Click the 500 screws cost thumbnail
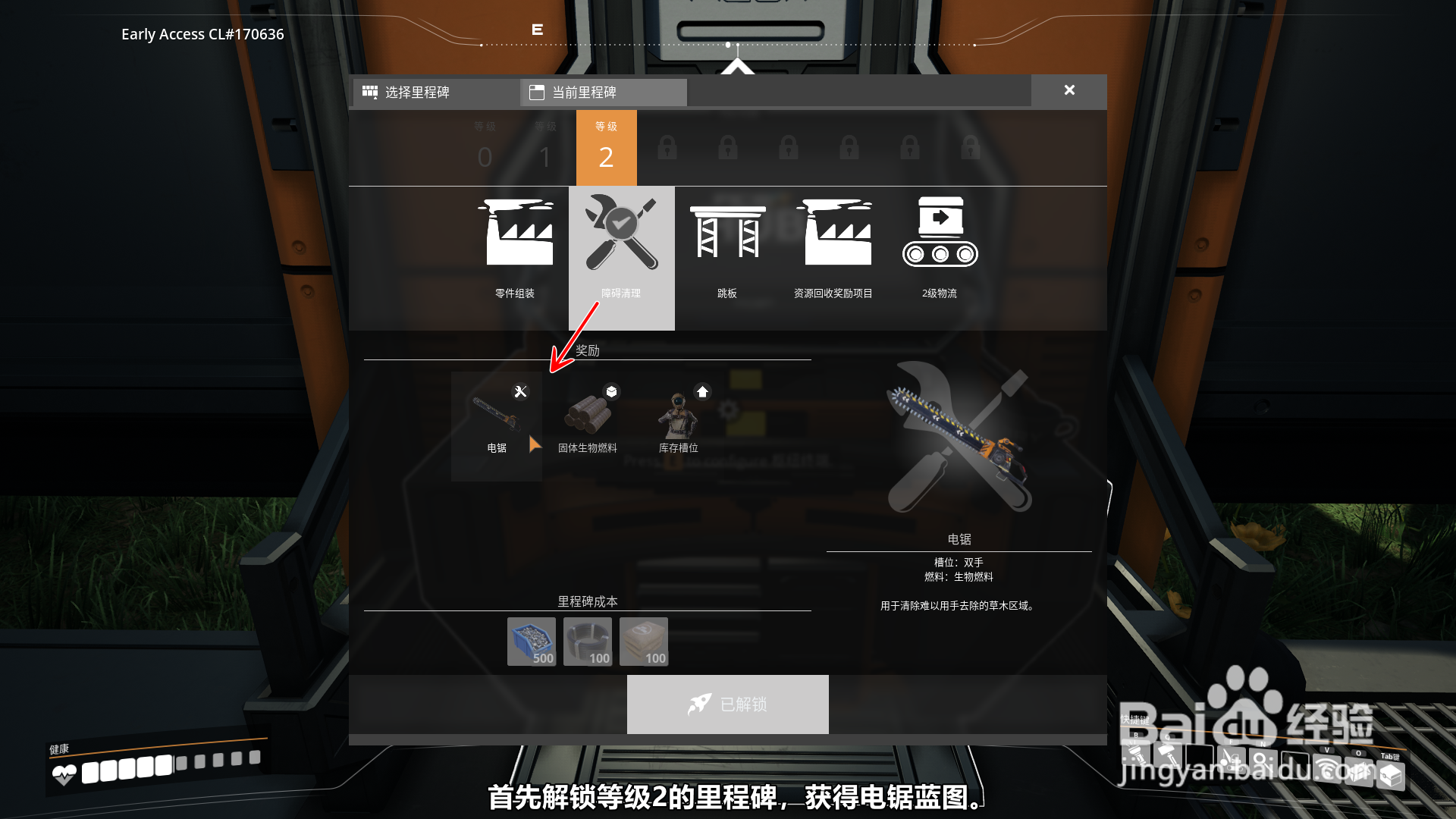 pyautogui.click(x=532, y=642)
